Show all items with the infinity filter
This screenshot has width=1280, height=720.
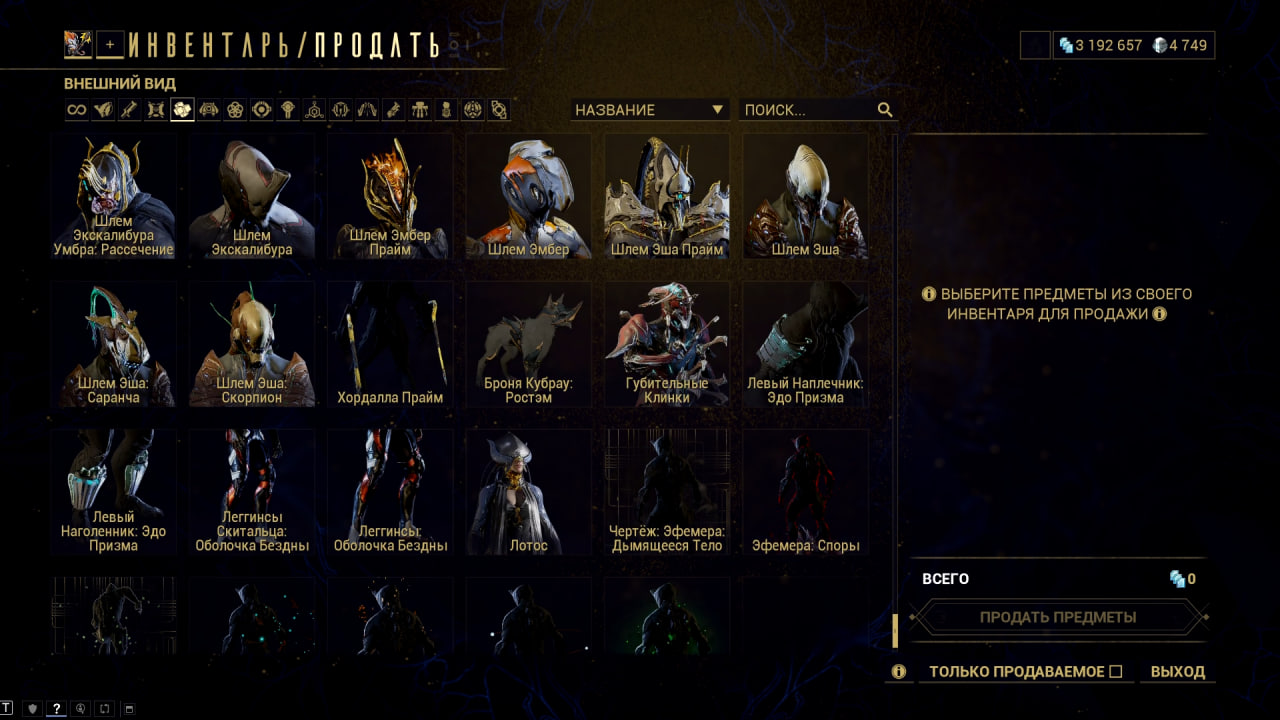pos(76,110)
